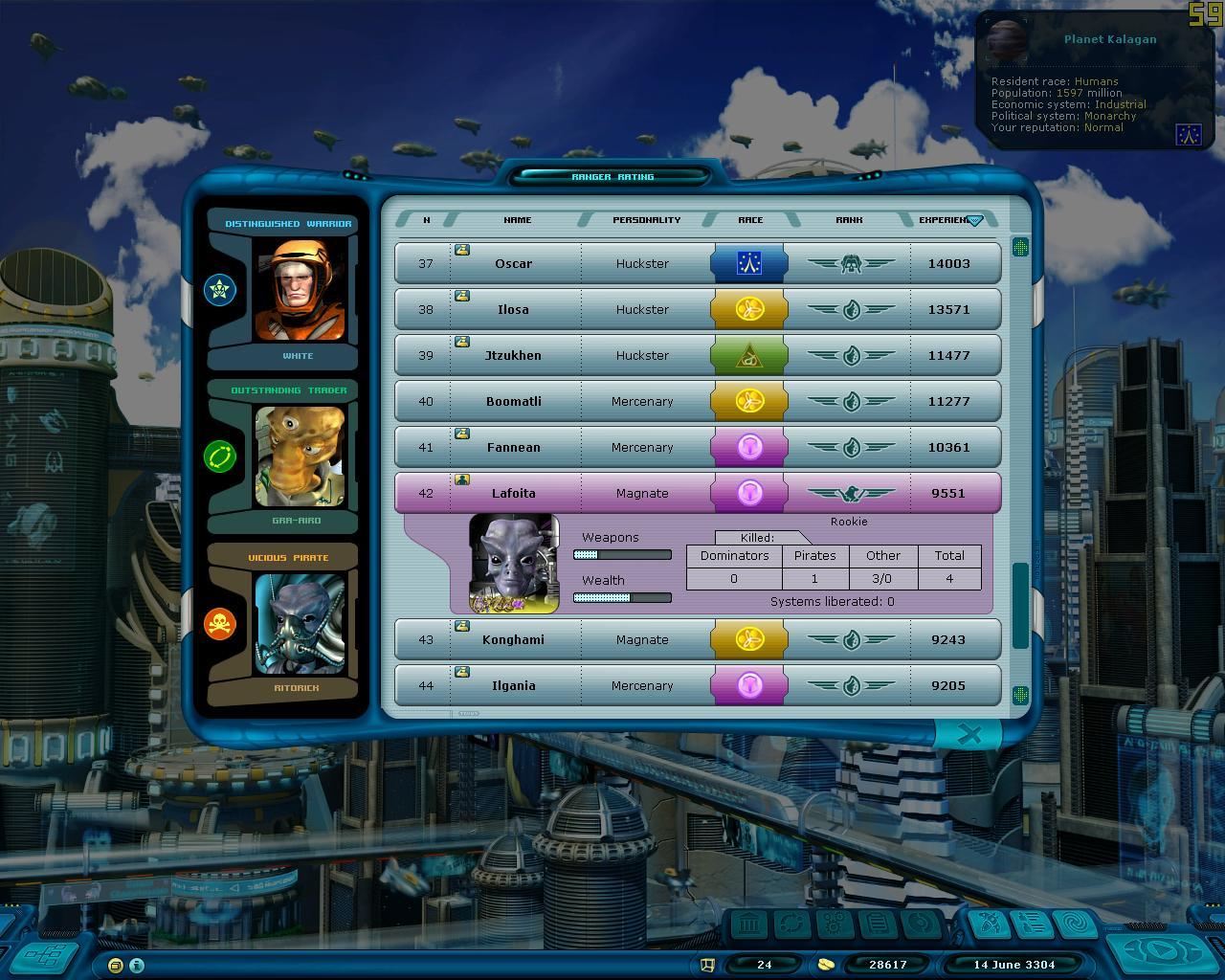The width and height of the screenshot is (1225, 980).
Task: Close the Ranger Rating window
Action: click(x=969, y=734)
